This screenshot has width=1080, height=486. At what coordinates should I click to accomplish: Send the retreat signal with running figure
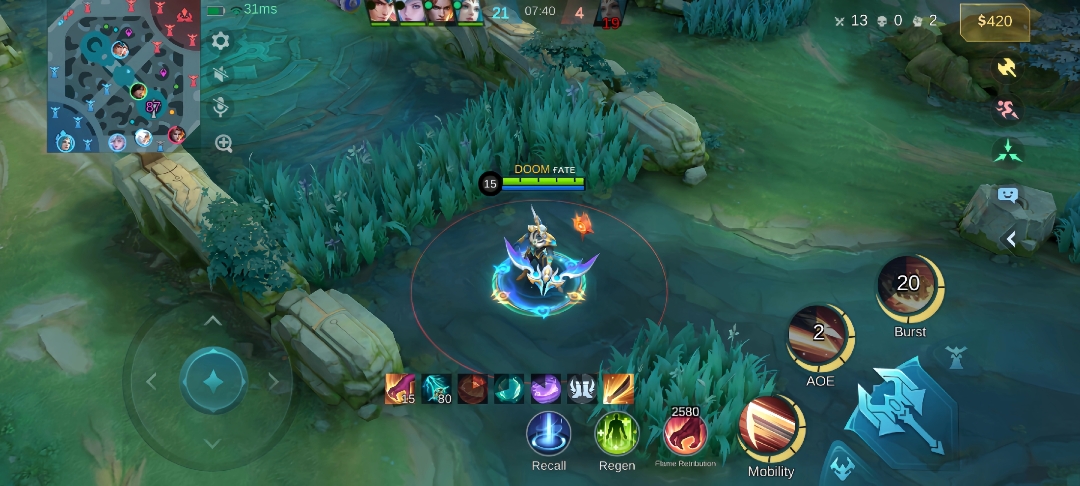pyautogui.click(x=1006, y=109)
